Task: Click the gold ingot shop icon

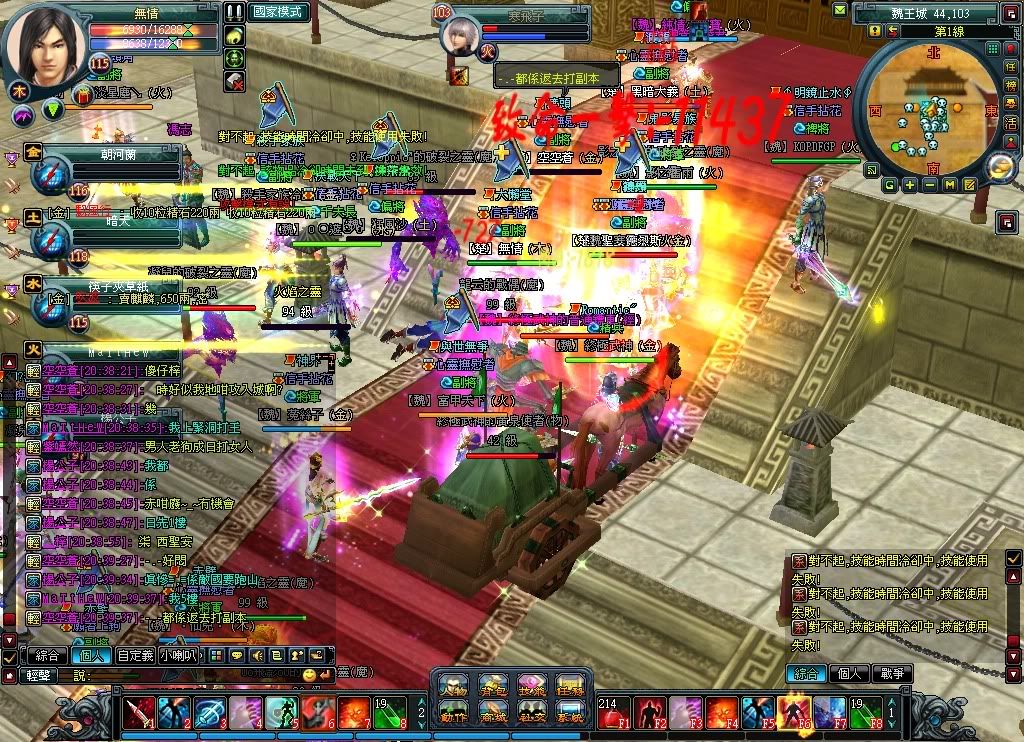Action: click(x=1001, y=168)
